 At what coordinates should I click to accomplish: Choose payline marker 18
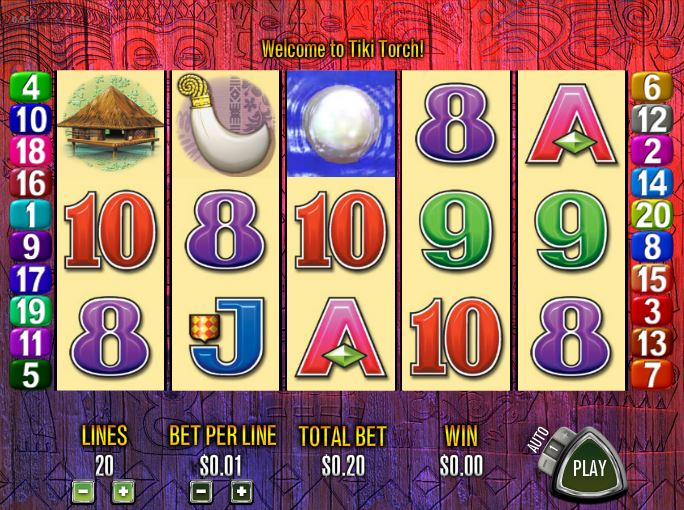pyautogui.click(x=30, y=151)
